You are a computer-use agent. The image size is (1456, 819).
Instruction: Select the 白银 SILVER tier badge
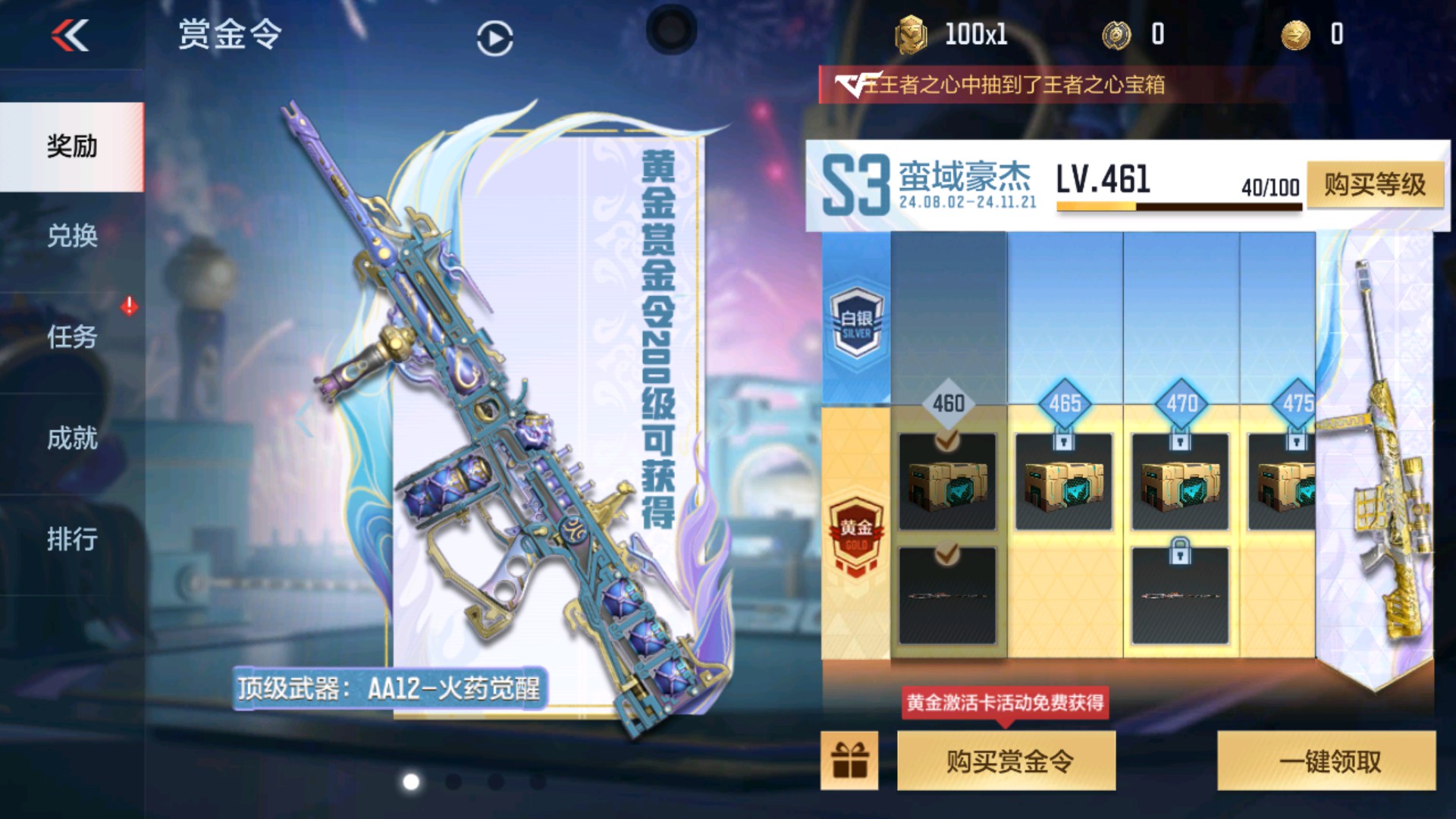(857, 325)
